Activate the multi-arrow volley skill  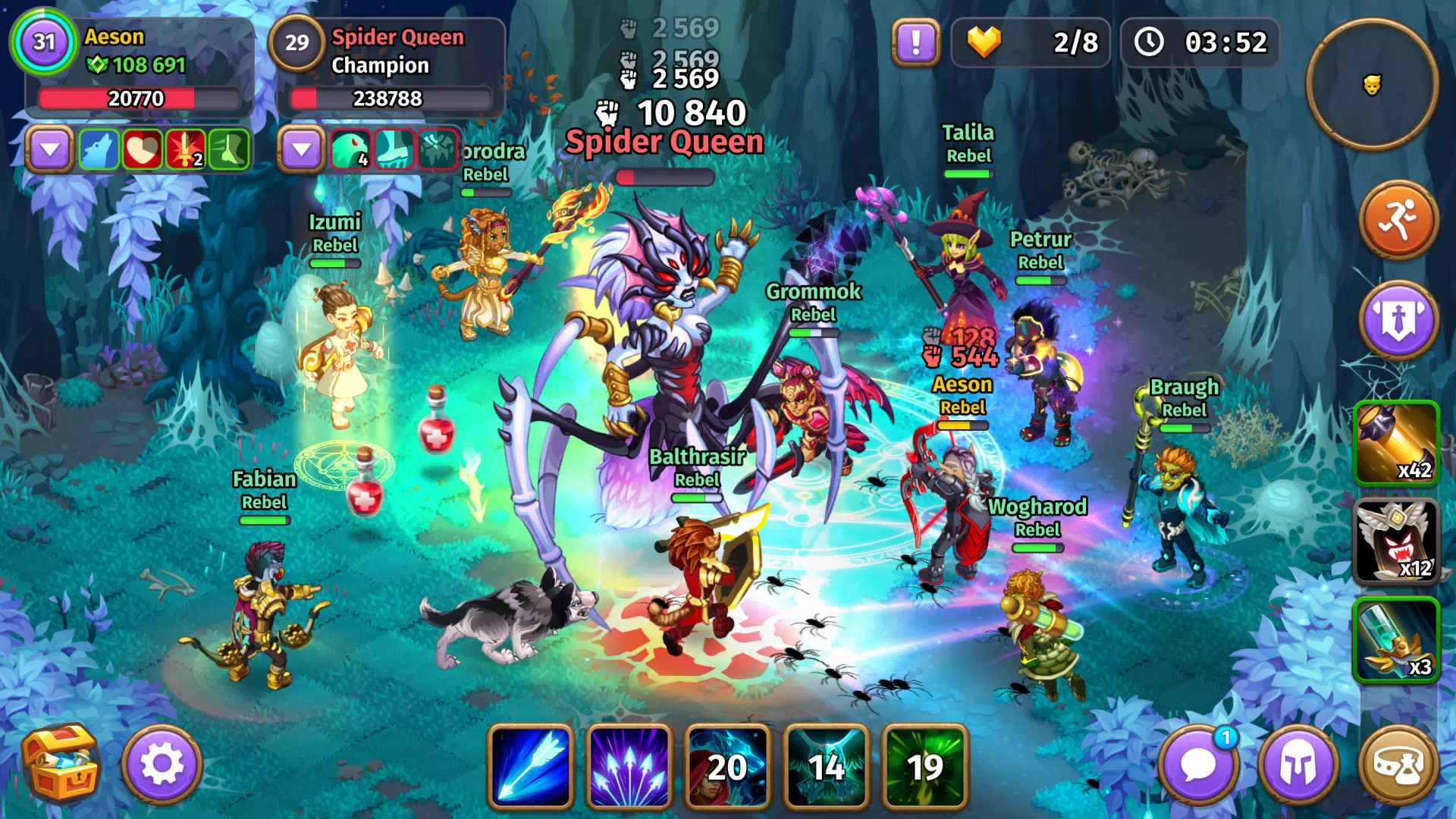coord(628,766)
